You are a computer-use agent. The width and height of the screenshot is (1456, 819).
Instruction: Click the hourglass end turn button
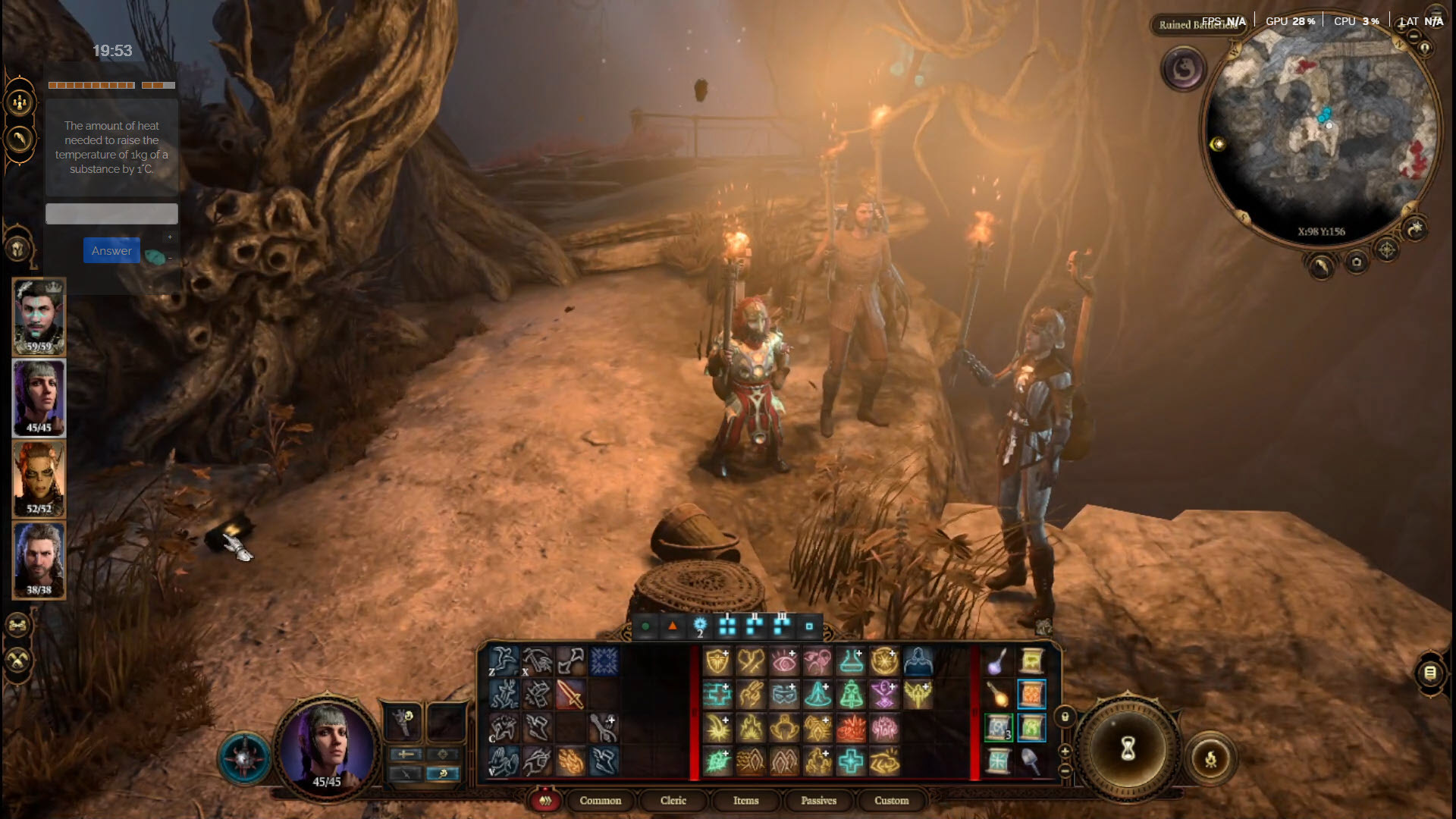tap(1128, 749)
